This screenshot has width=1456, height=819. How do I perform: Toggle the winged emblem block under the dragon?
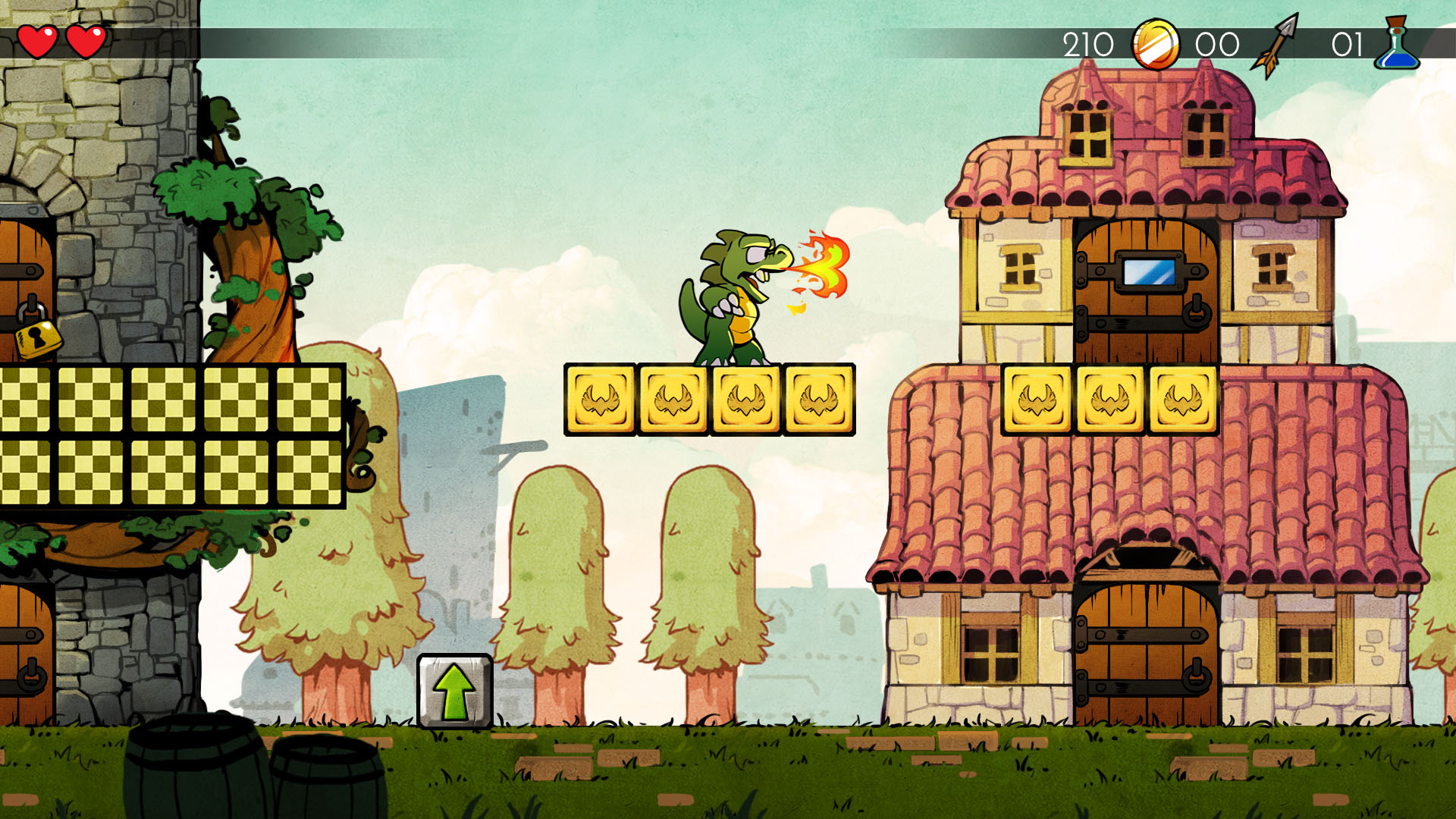tap(745, 400)
